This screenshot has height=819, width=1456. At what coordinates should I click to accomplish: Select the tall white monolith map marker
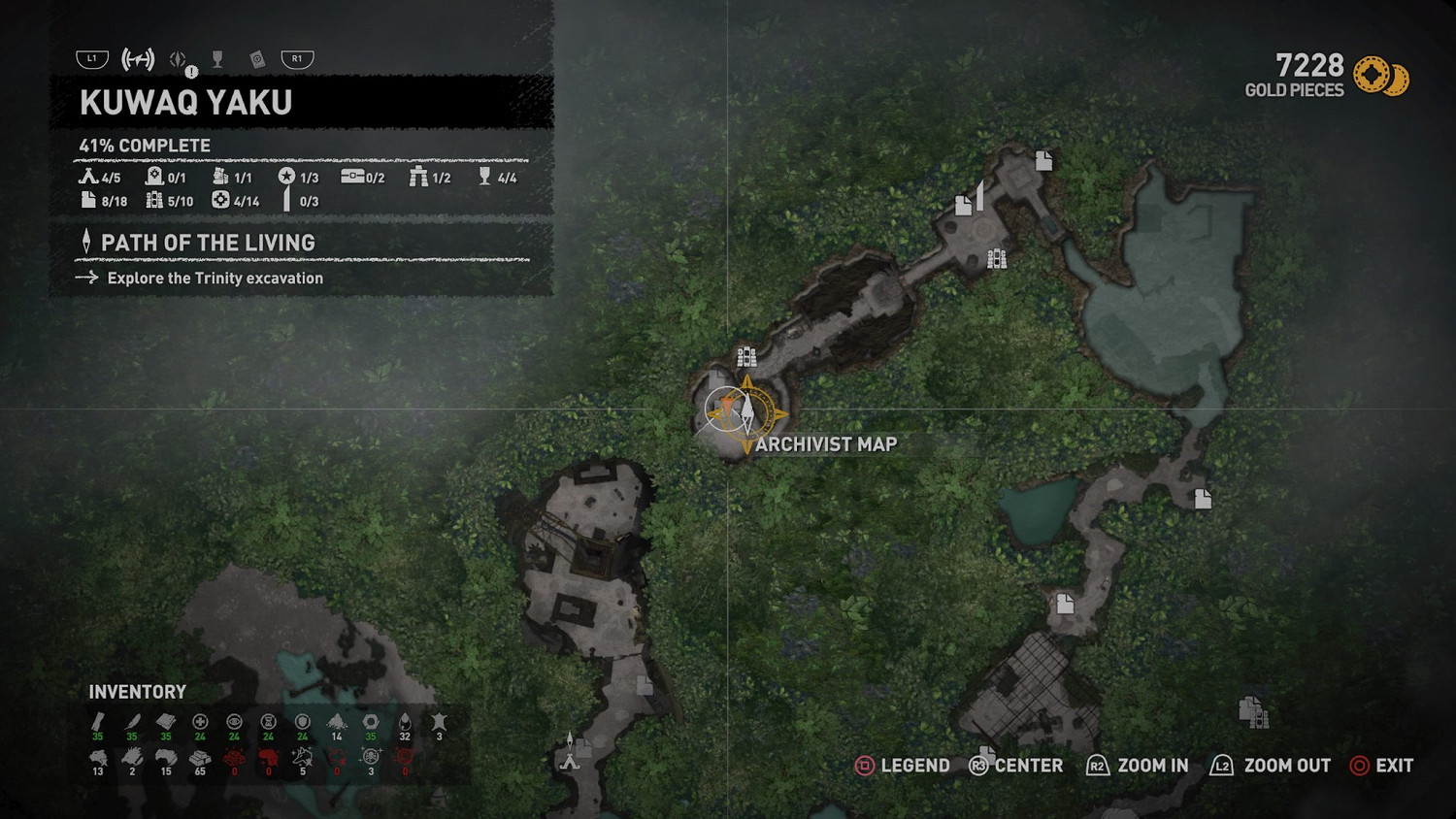980,194
